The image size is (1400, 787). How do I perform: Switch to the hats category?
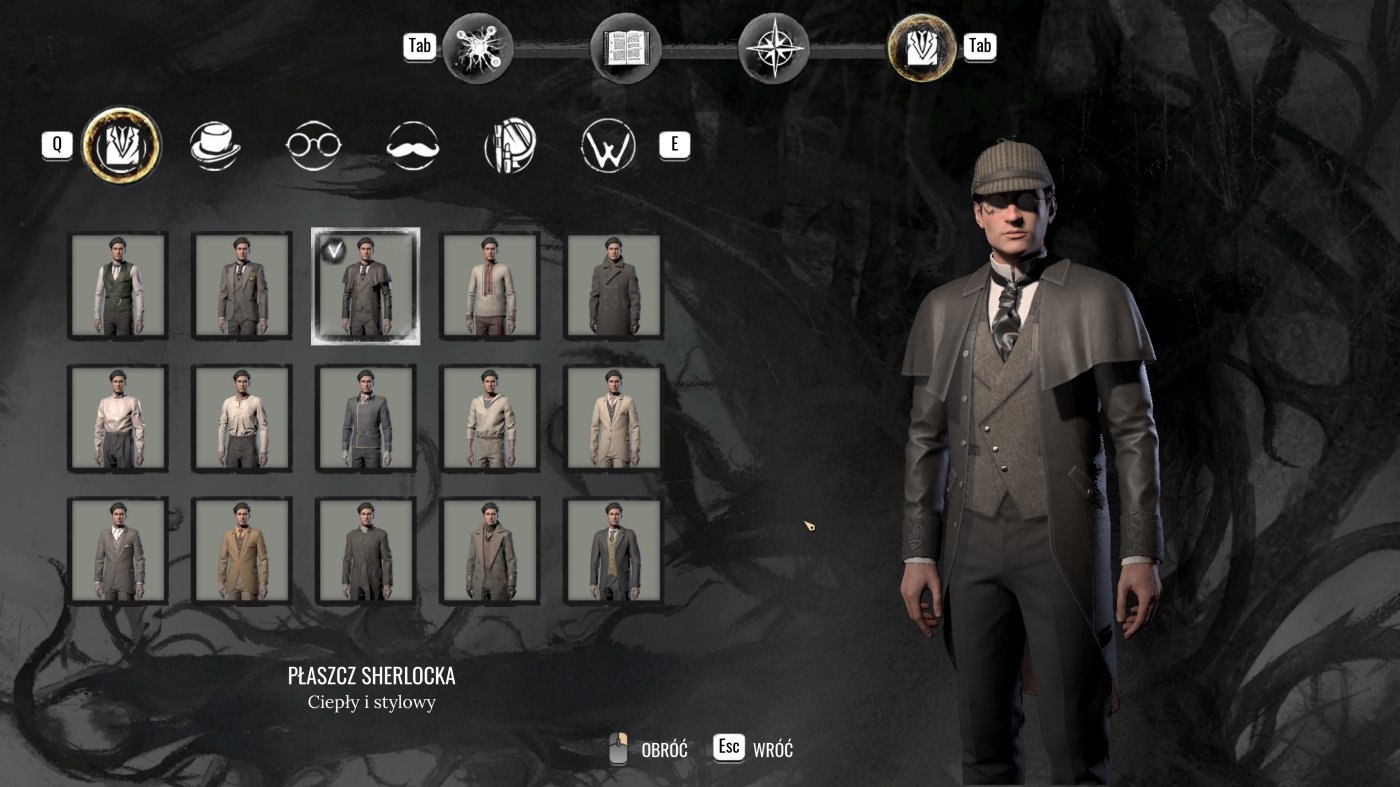point(215,146)
